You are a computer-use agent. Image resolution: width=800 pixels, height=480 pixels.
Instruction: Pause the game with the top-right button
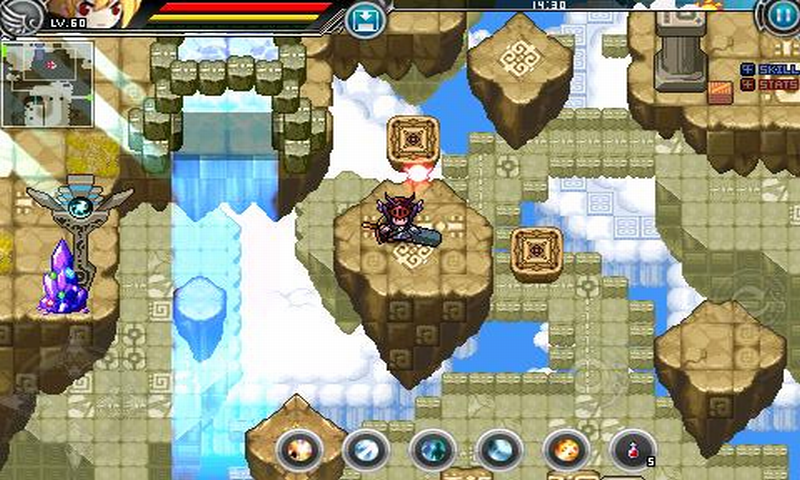(x=781, y=15)
